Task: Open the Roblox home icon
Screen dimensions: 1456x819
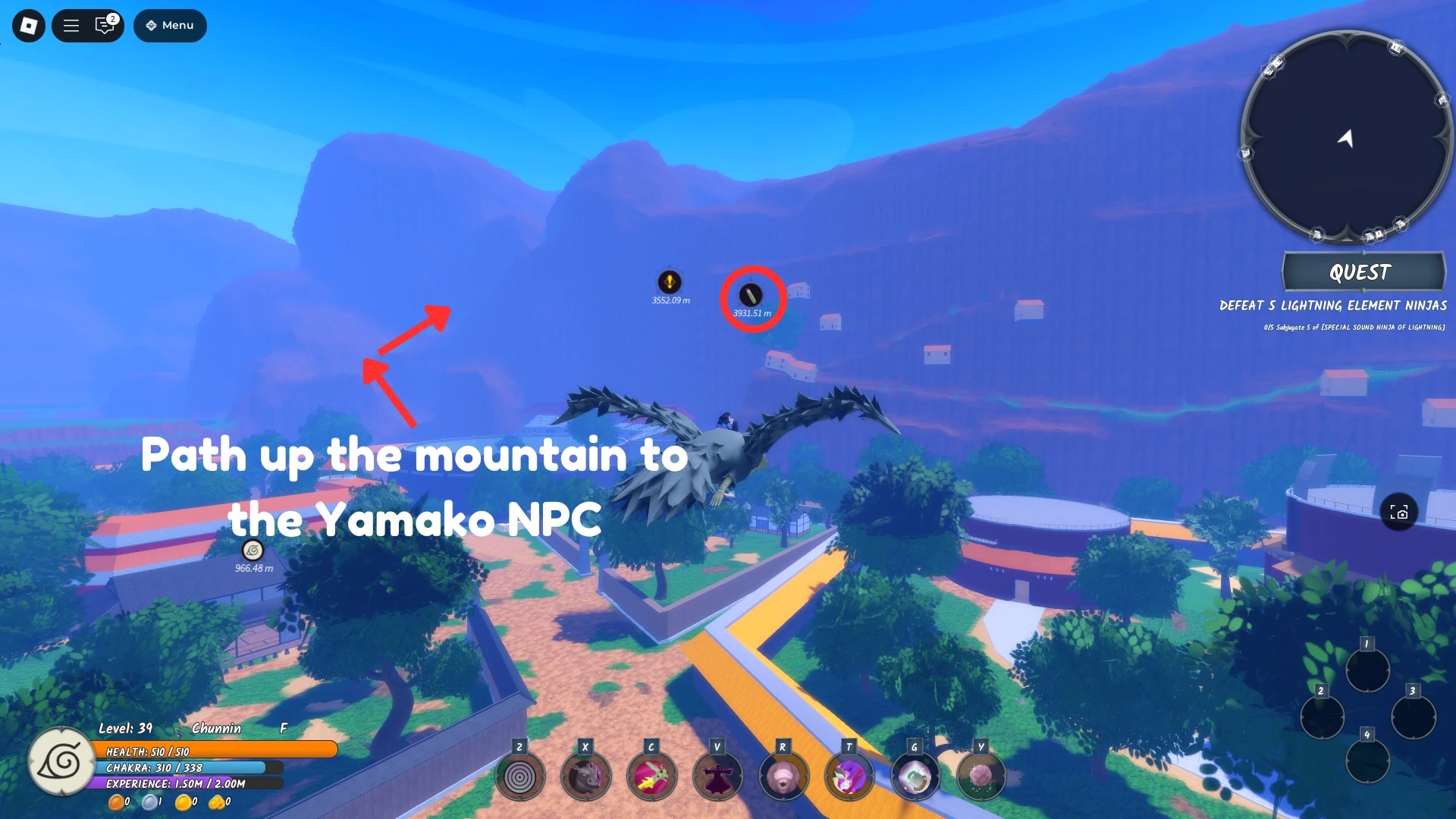Action: [27, 25]
